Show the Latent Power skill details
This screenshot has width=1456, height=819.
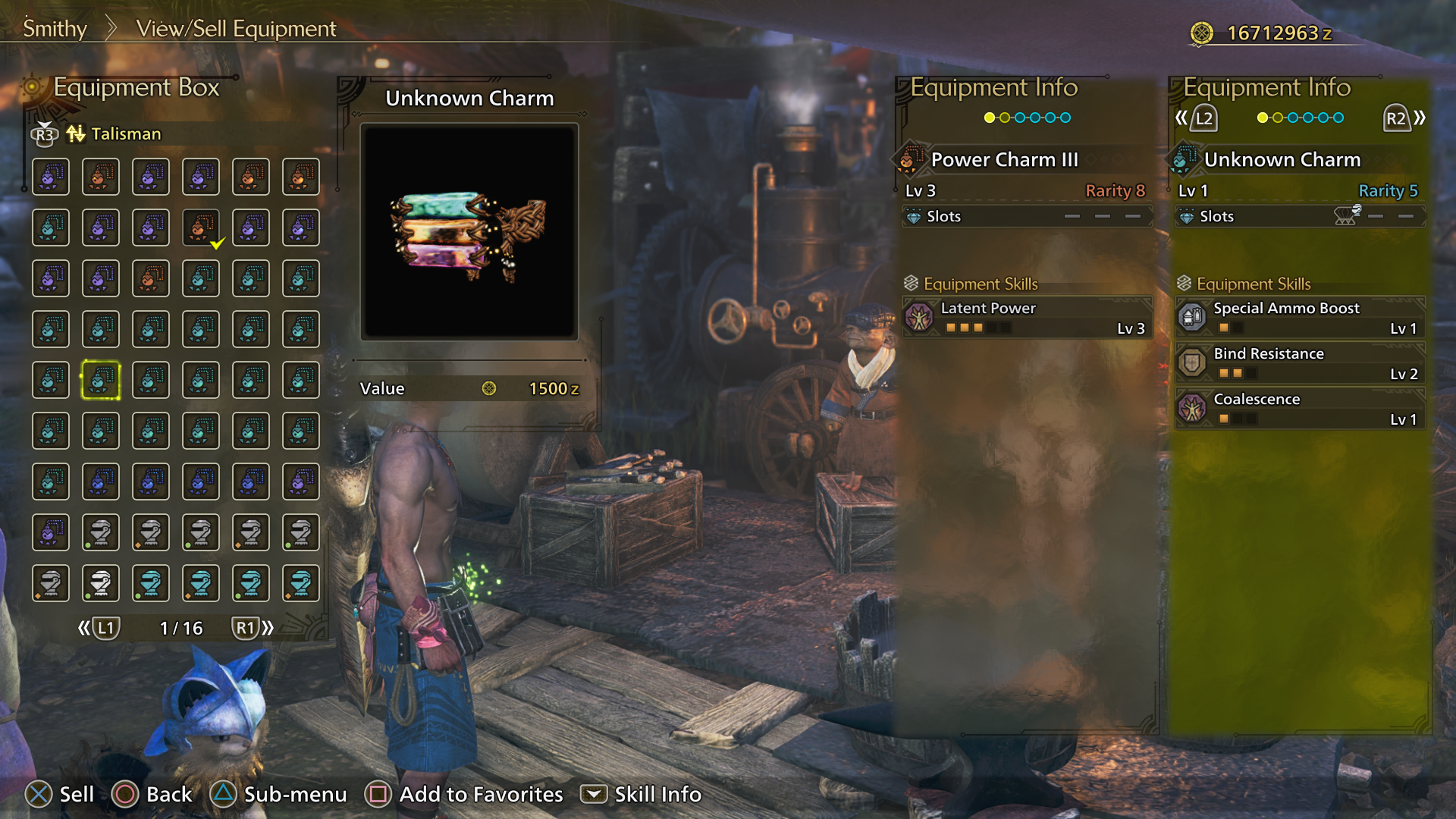[1028, 318]
